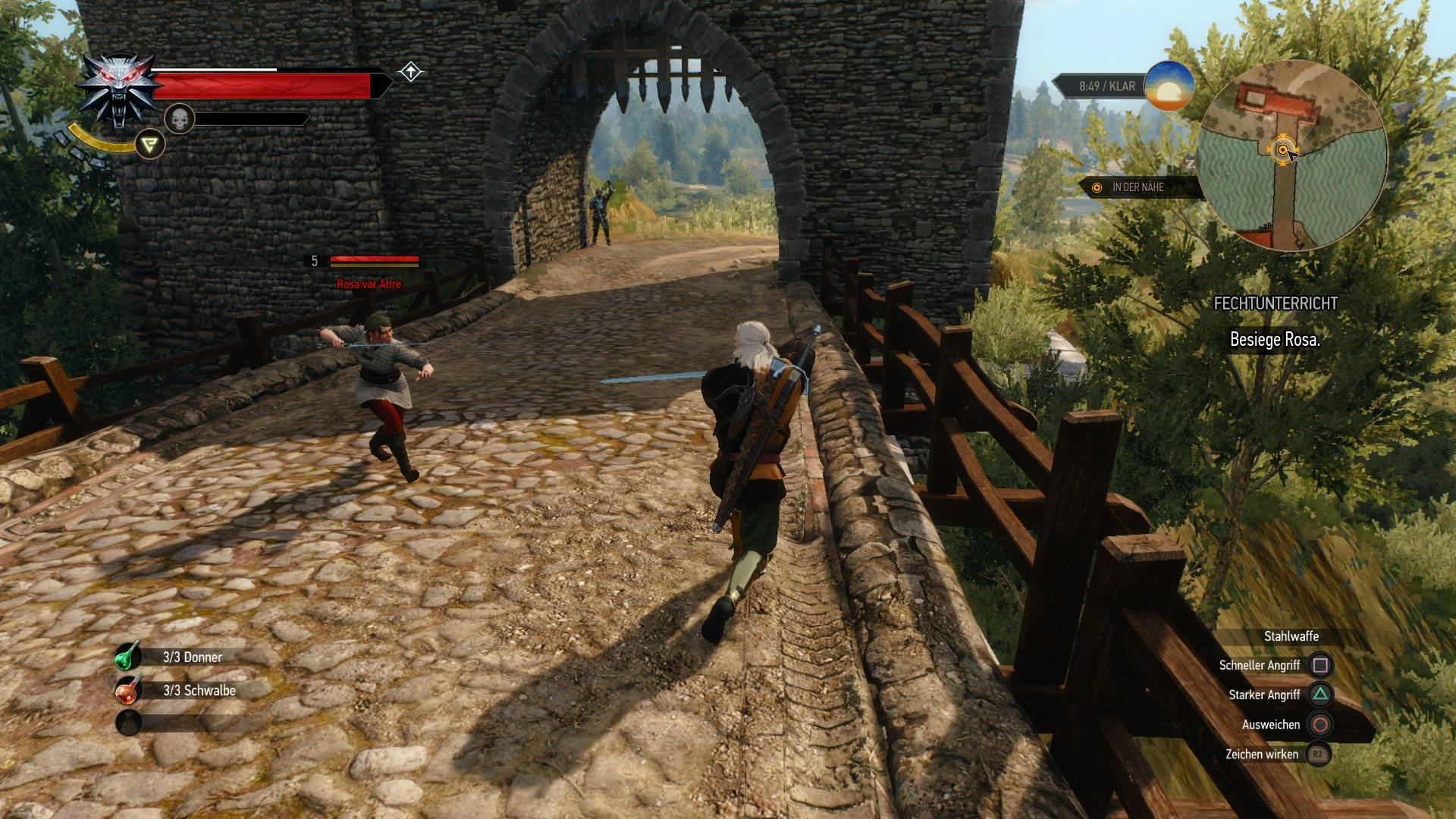Select the R2 sign casting button icon
This screenshot has height=819, width=1456.
pos(1316,755)
